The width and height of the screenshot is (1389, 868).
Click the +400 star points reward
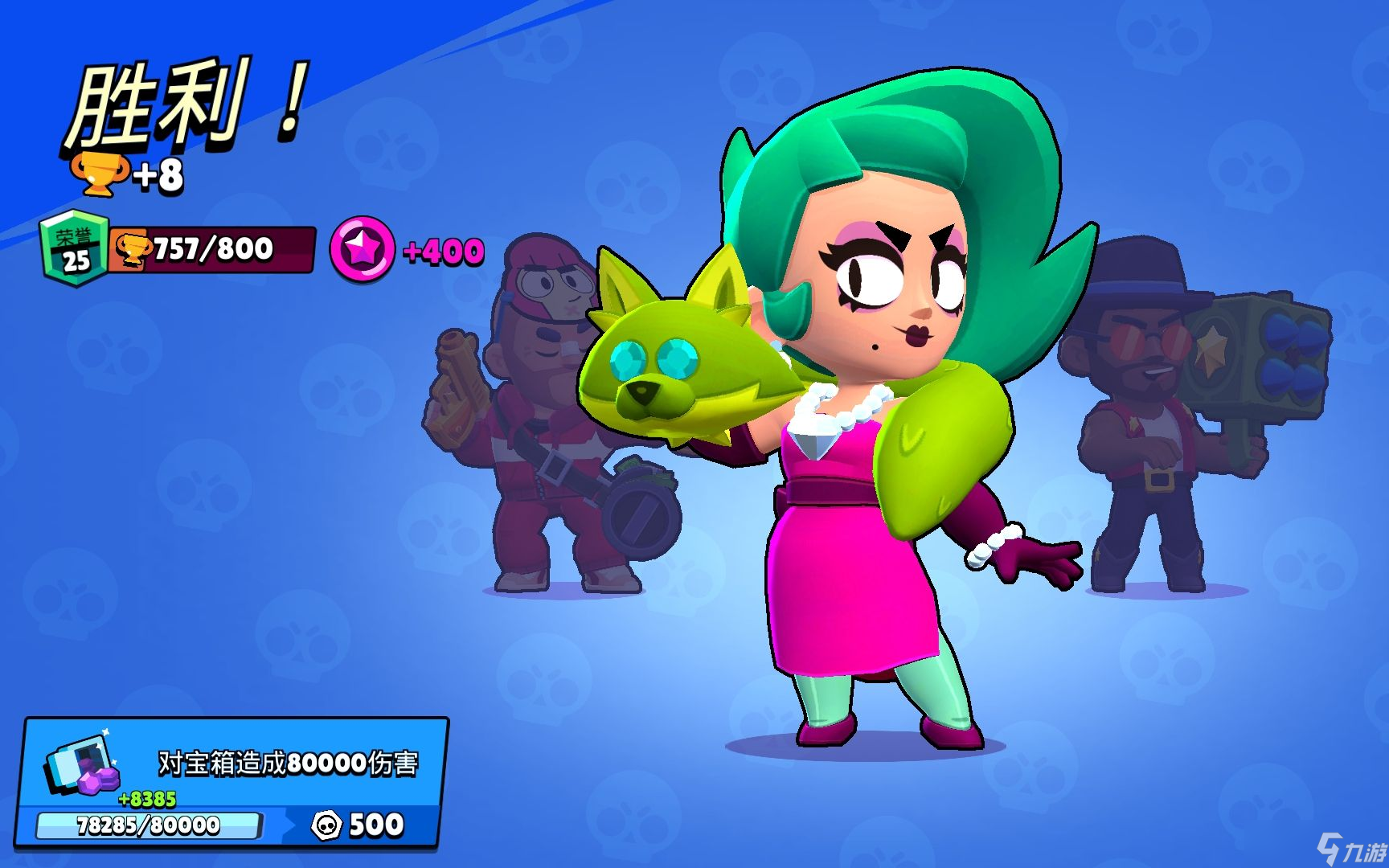[x=440, y=252]
